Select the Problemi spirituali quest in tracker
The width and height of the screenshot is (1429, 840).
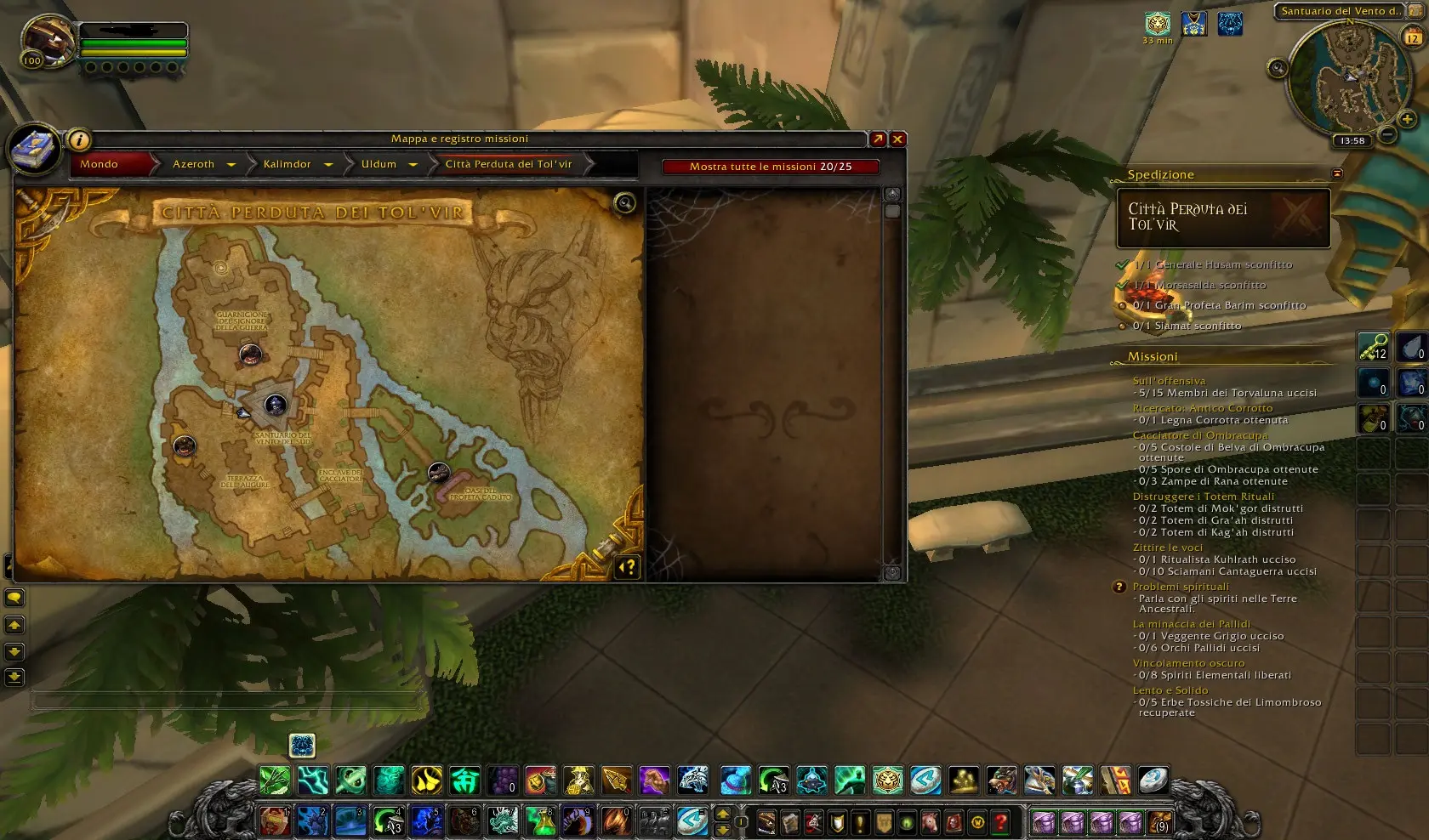click(1181, 587)
